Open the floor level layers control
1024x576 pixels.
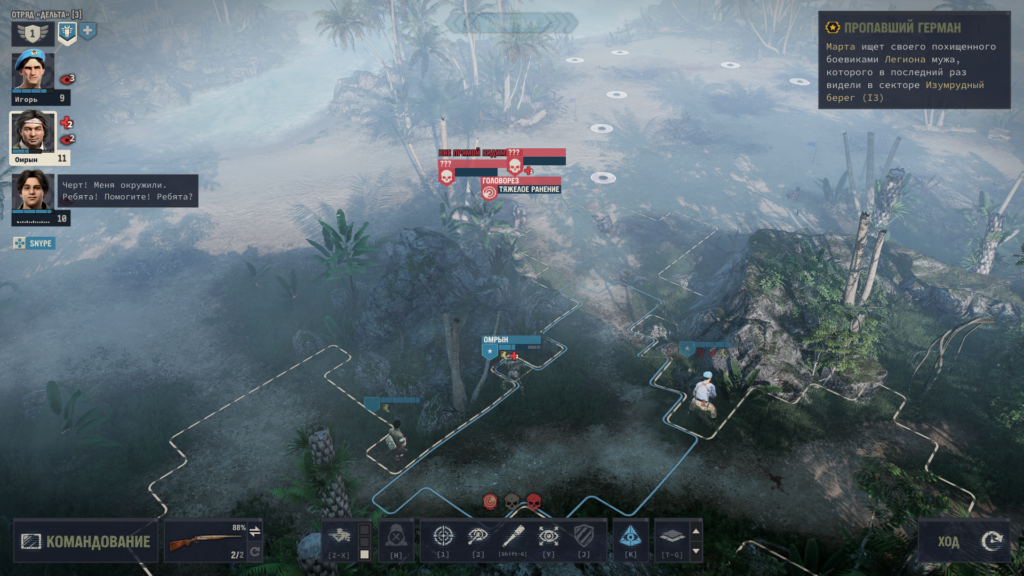pyautogui.click(x=671, y=537)
